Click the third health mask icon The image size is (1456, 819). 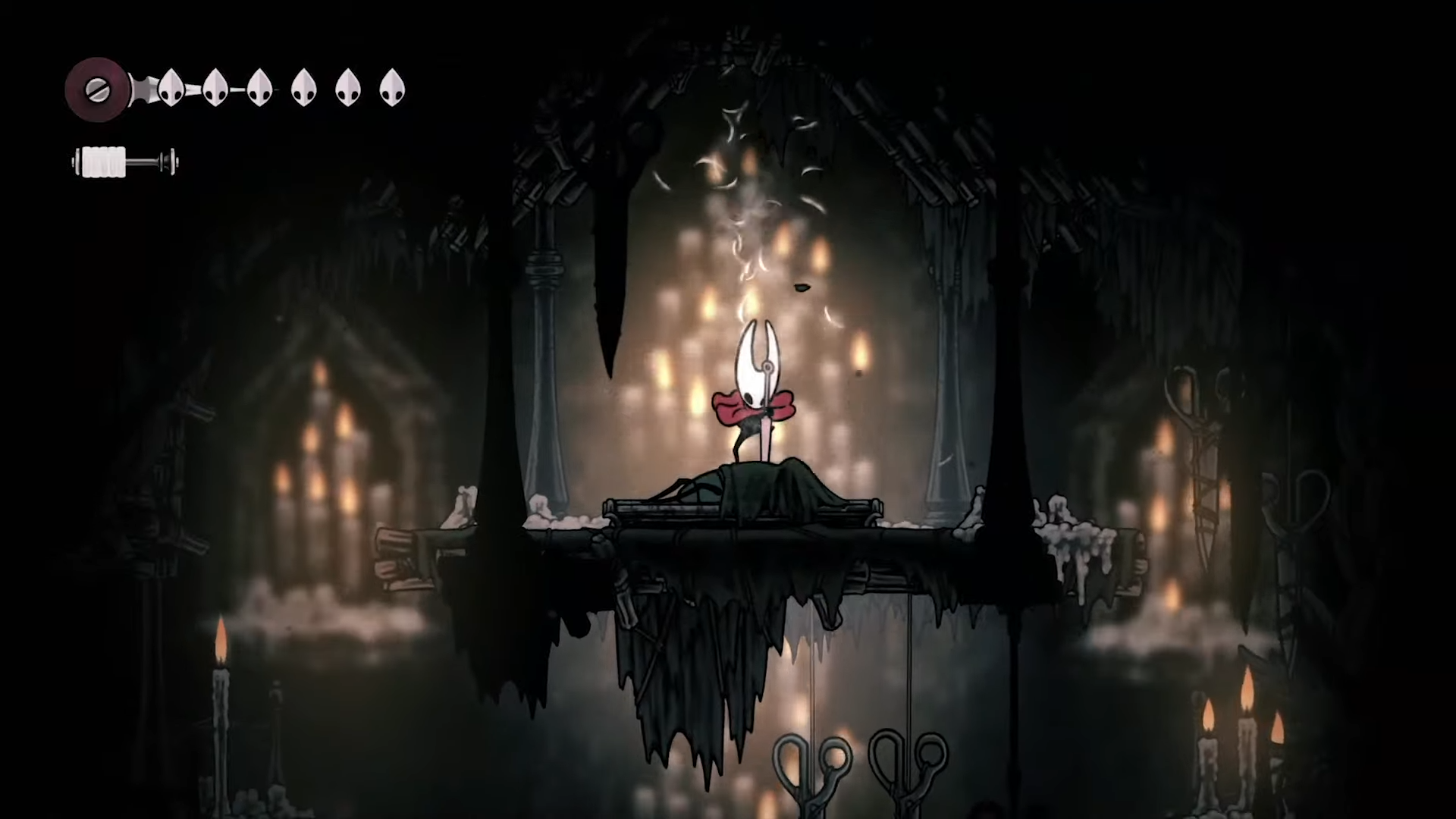click(x=260, y=87)
